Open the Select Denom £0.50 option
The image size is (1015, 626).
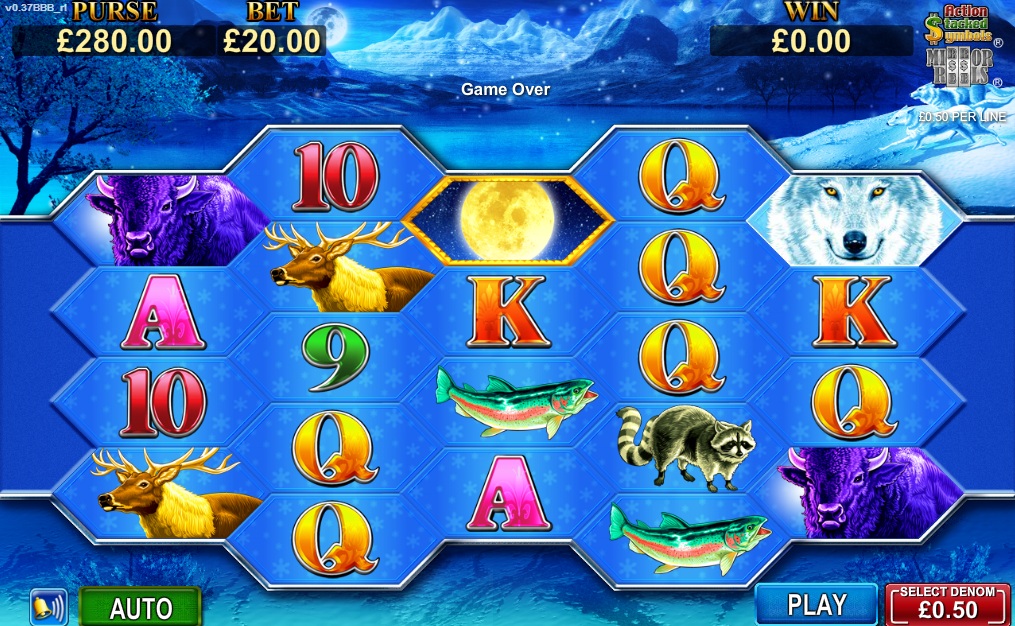947,604
